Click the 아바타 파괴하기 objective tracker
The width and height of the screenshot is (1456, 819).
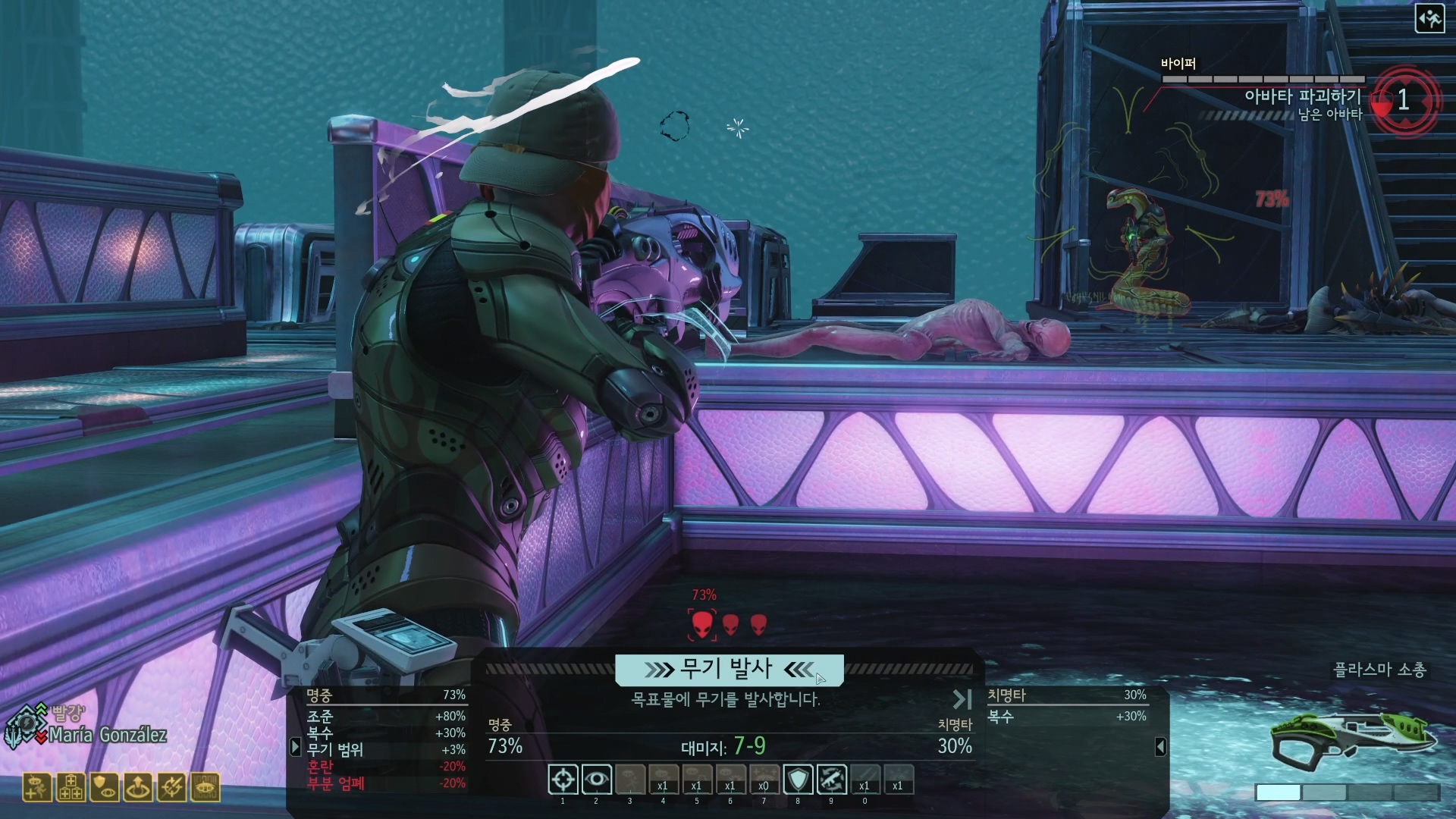[1302, 97]
